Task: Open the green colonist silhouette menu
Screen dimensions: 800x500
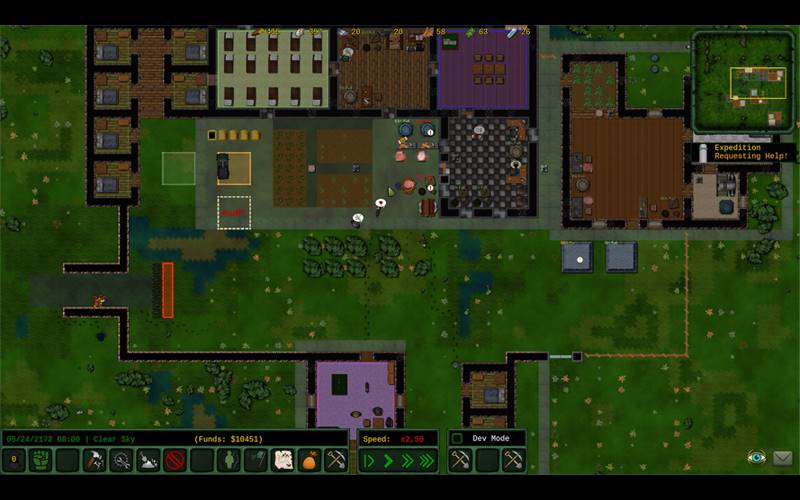Action: [x=229, y=460]
